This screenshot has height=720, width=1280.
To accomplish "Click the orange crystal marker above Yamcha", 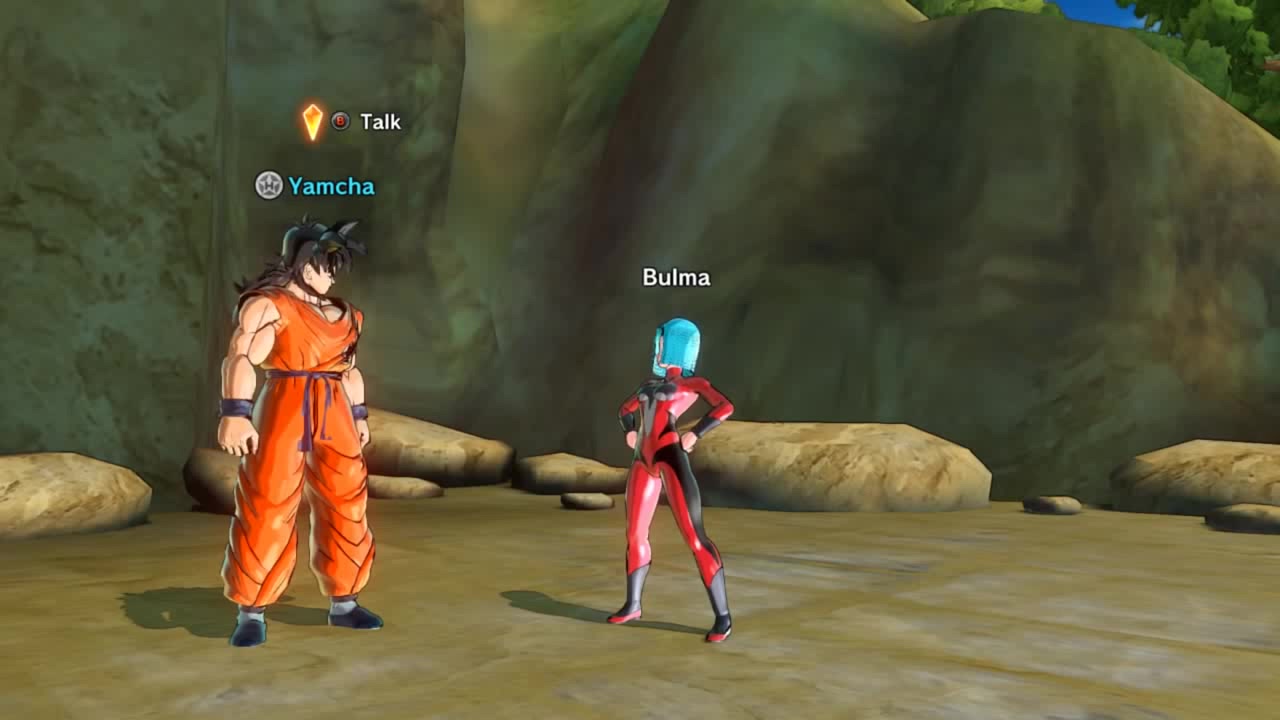I will tap(313, 122).
